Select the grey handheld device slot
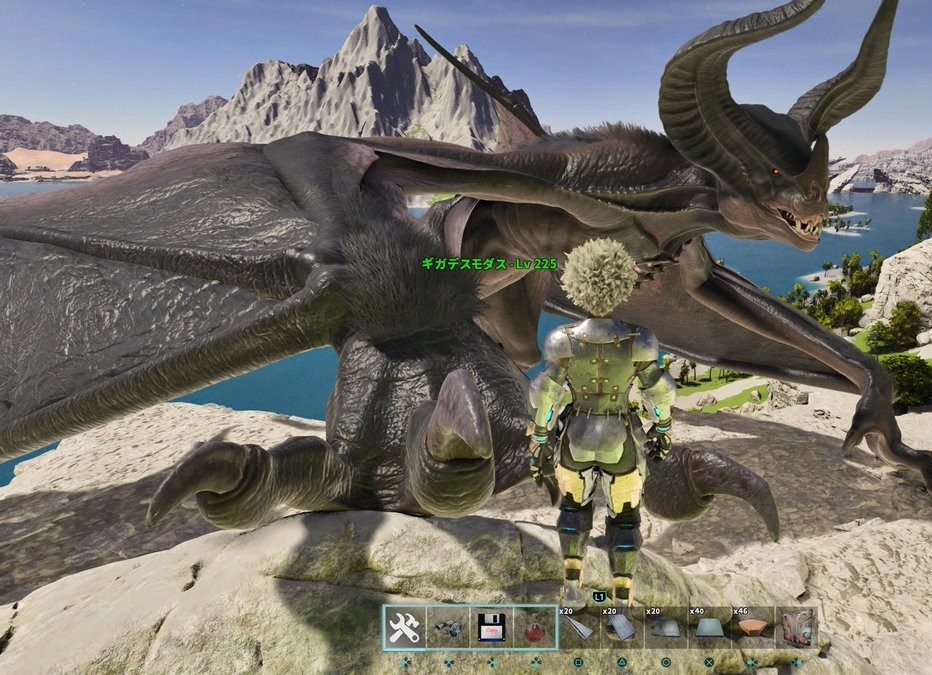This screenshot has width=932, height=675. pos(447,628)
